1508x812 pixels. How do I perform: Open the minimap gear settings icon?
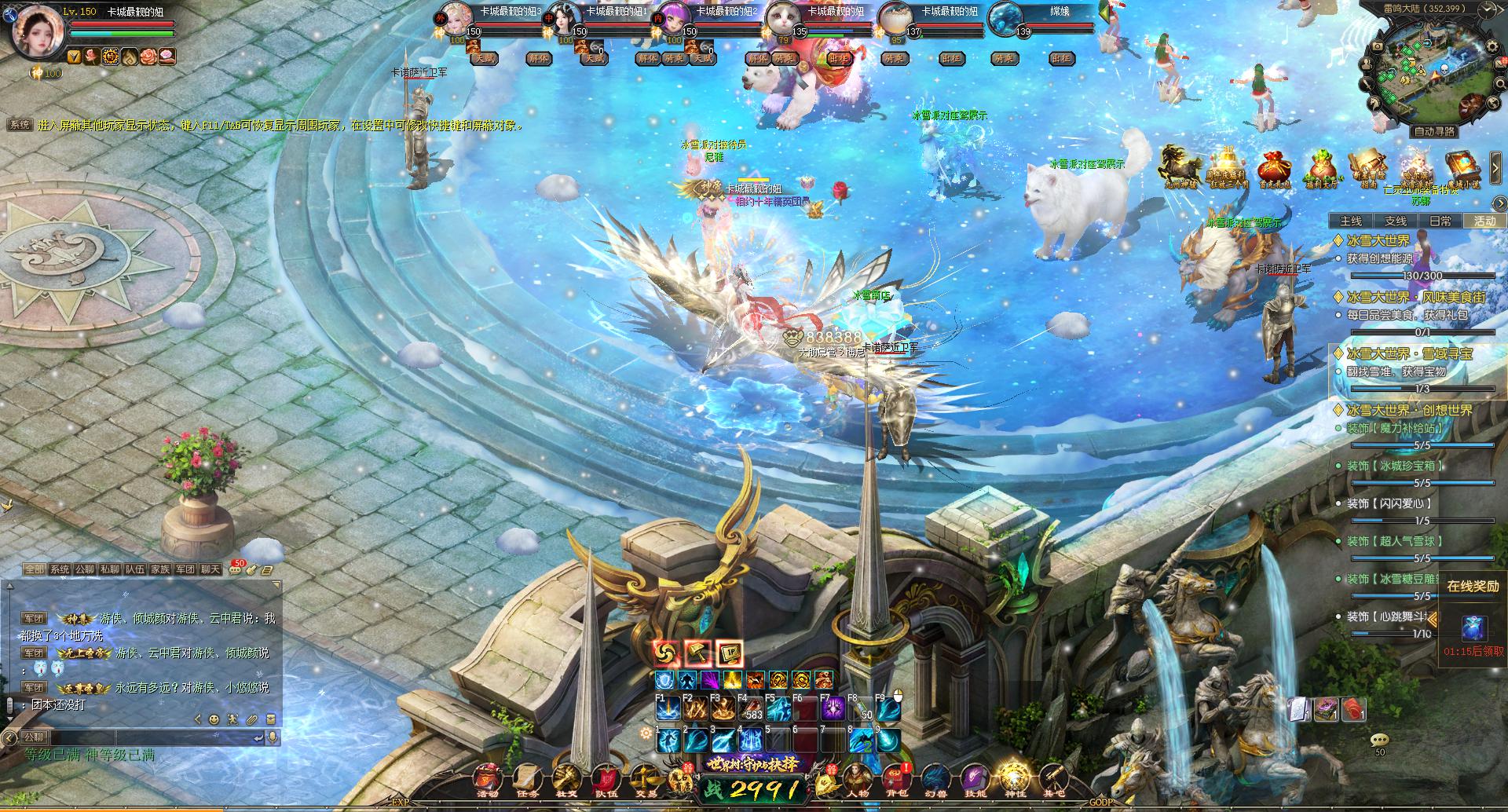[x=1492, y=46]
